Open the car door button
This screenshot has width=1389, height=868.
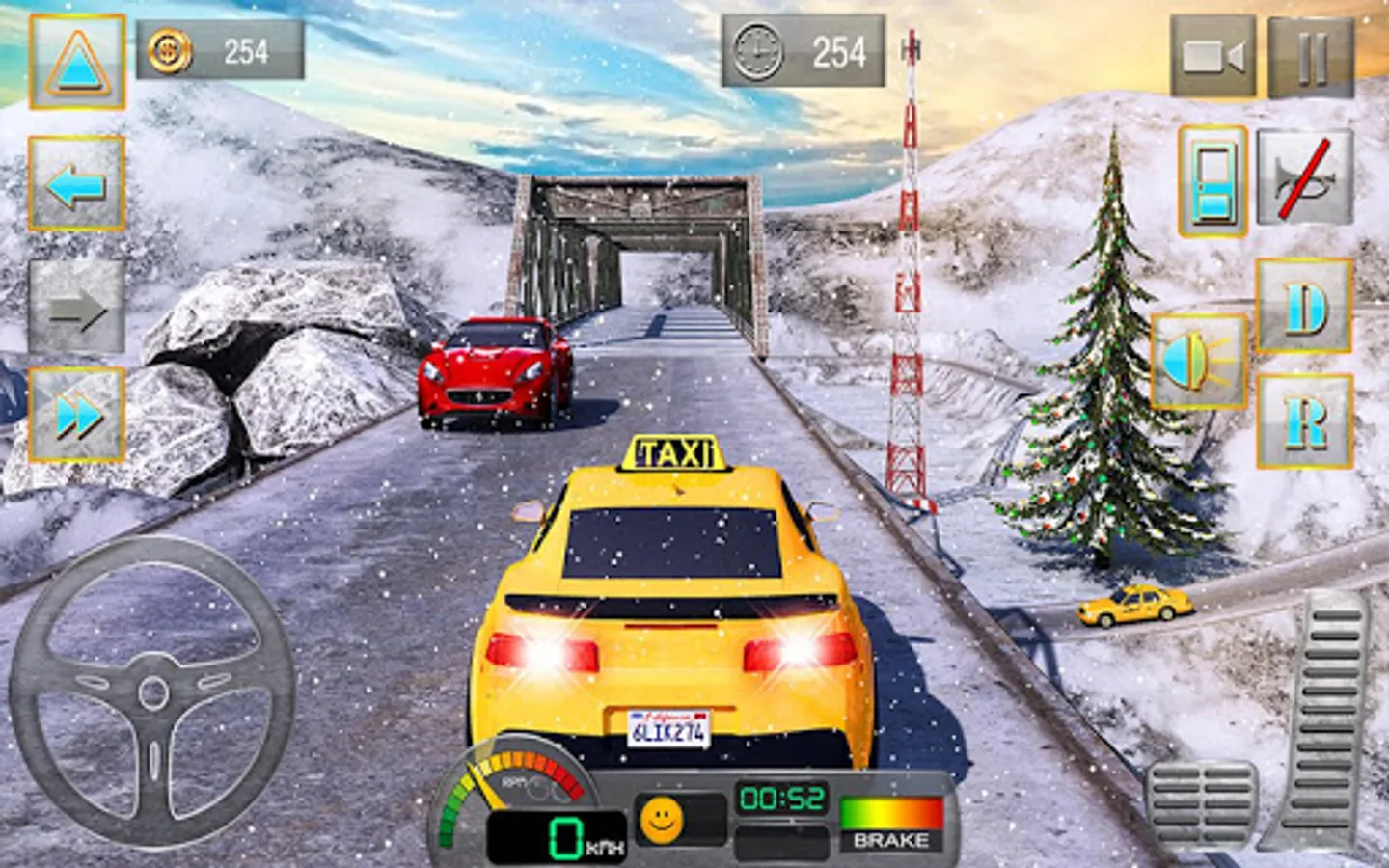(x=1212, y=181)
